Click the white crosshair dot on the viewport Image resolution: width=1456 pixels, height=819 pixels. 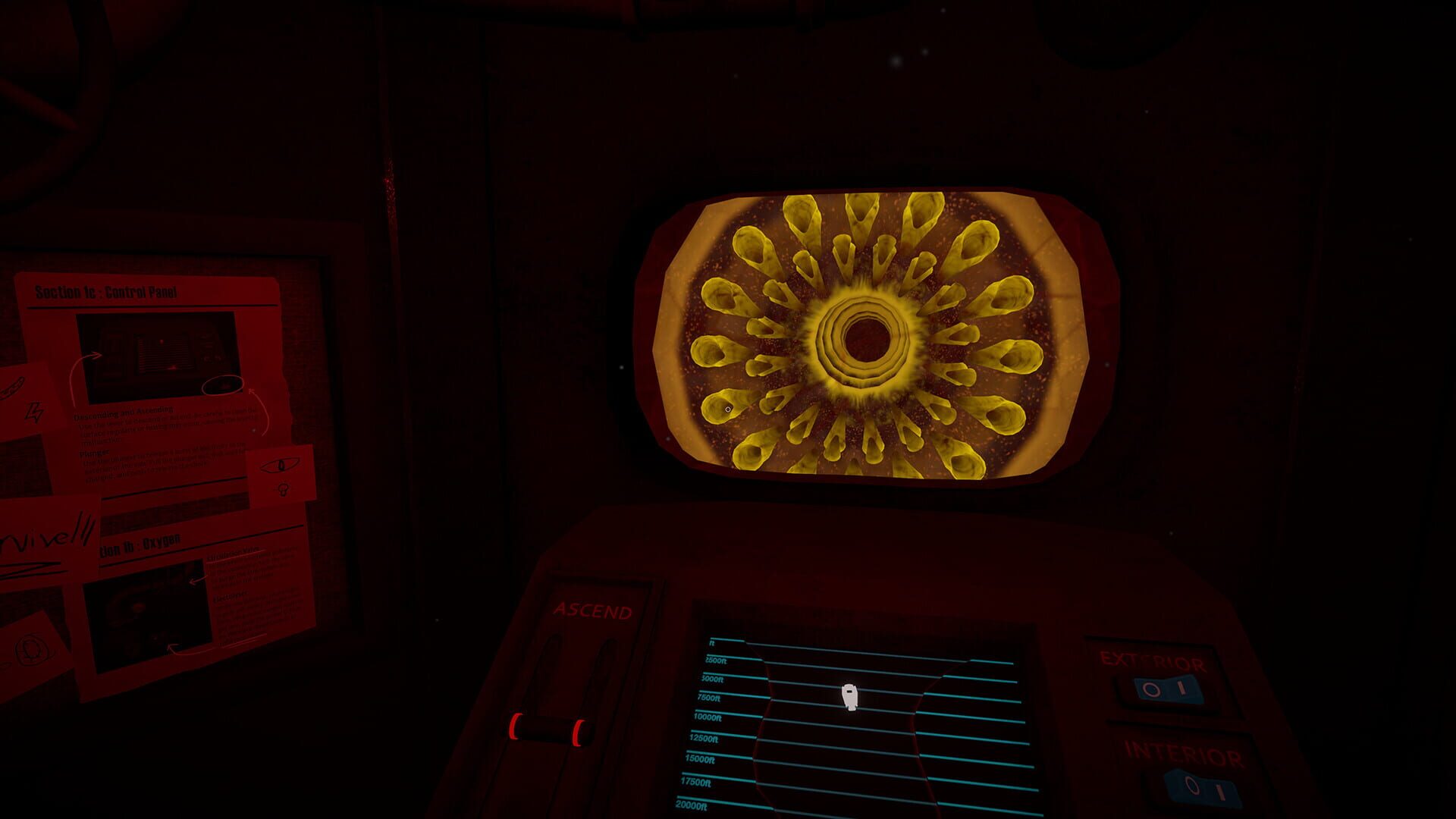(x=729, y=409)
